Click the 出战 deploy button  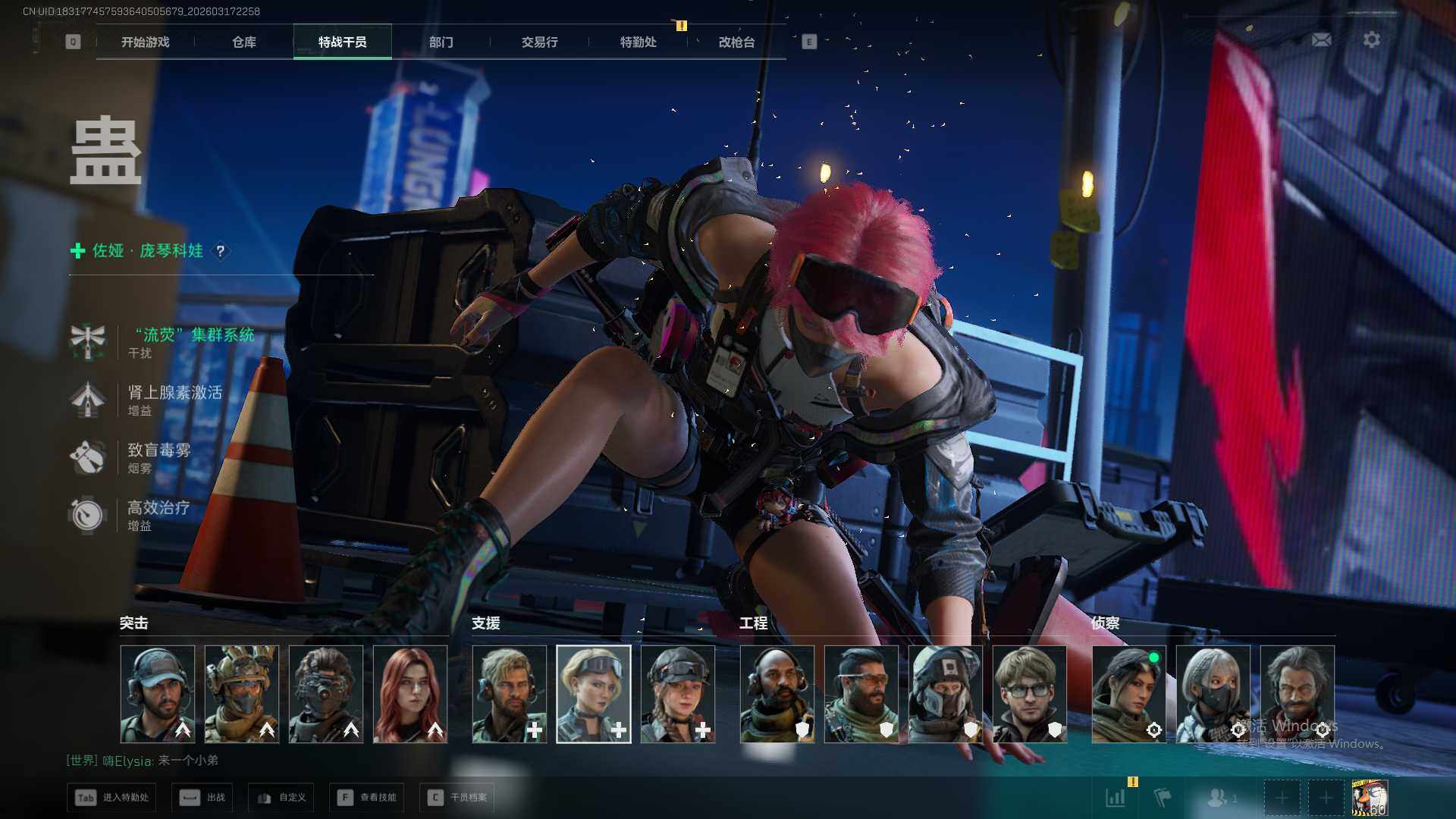[x=202, y=798]
